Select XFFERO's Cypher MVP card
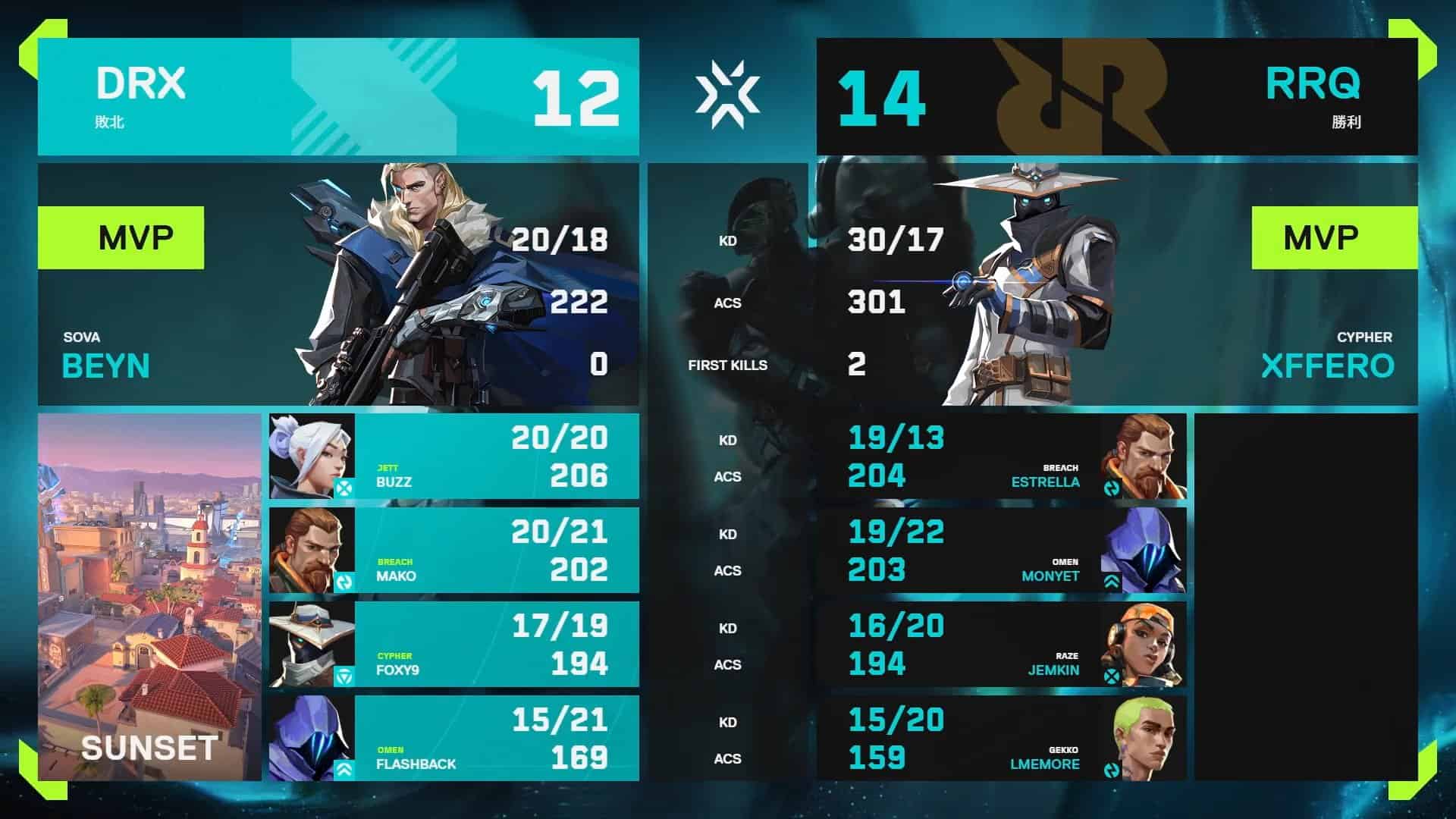The height and width of the screenshot is (819, 1456). (x=1116, y=284)
